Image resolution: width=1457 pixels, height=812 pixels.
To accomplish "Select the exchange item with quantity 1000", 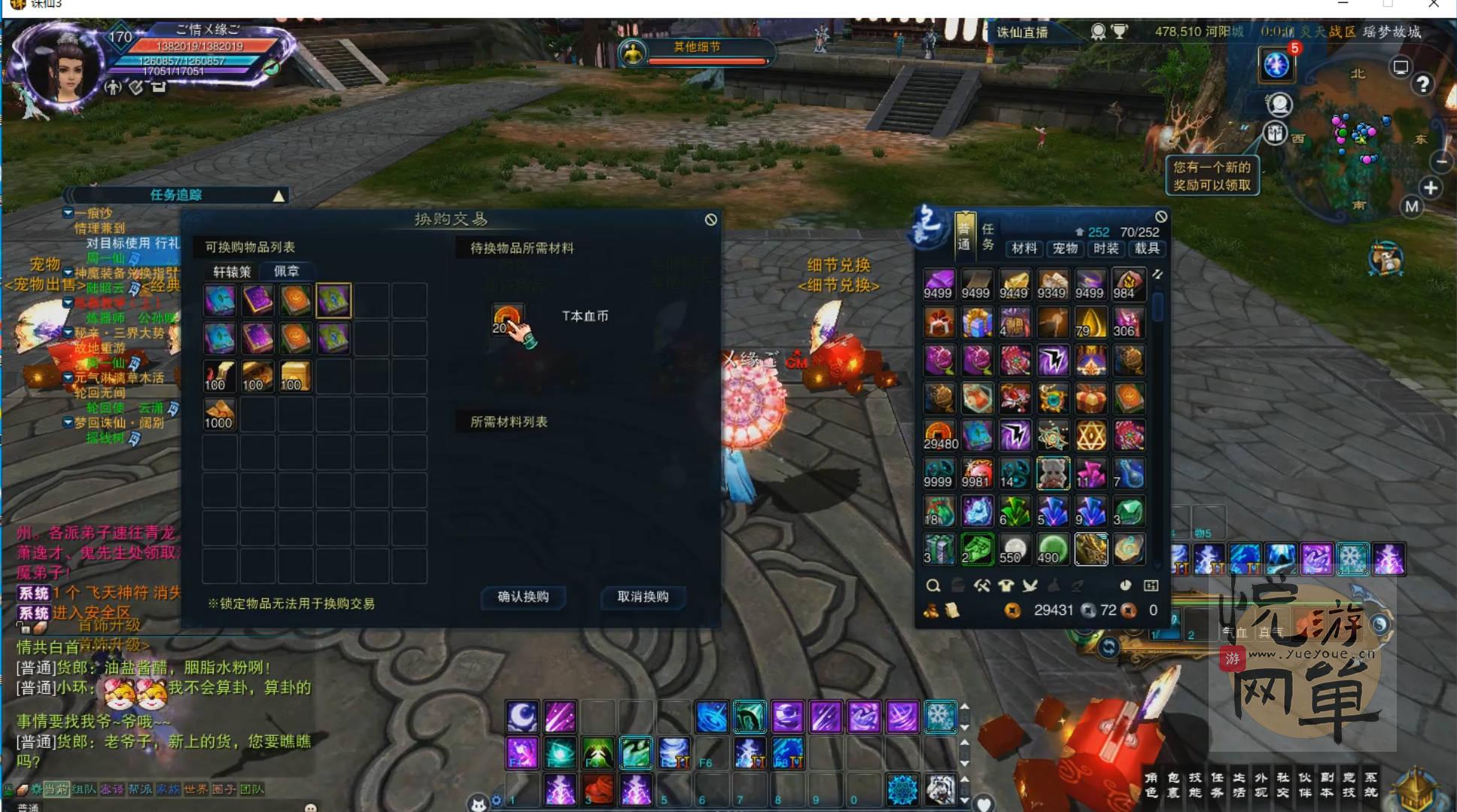I will click(219, 415).
